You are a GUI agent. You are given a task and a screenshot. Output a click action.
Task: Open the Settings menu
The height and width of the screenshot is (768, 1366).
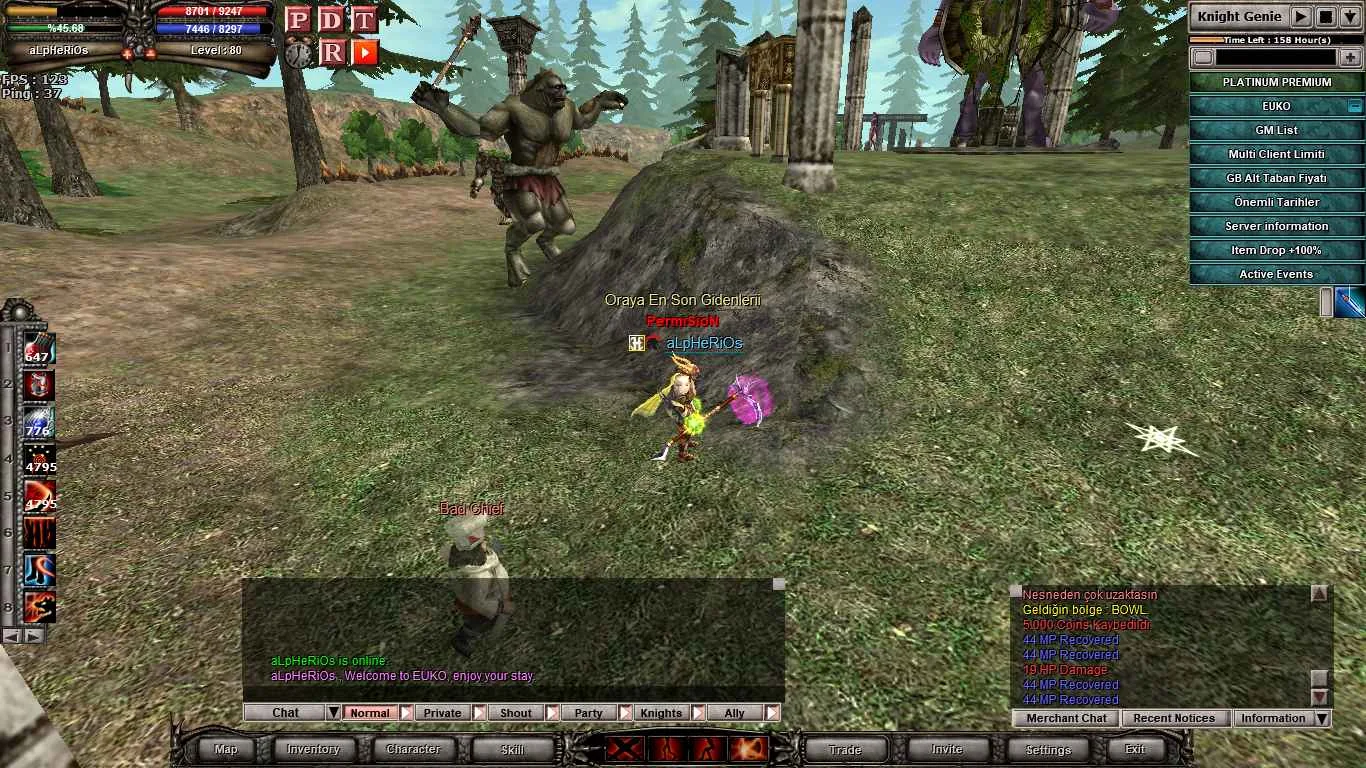coord(1048,749)
